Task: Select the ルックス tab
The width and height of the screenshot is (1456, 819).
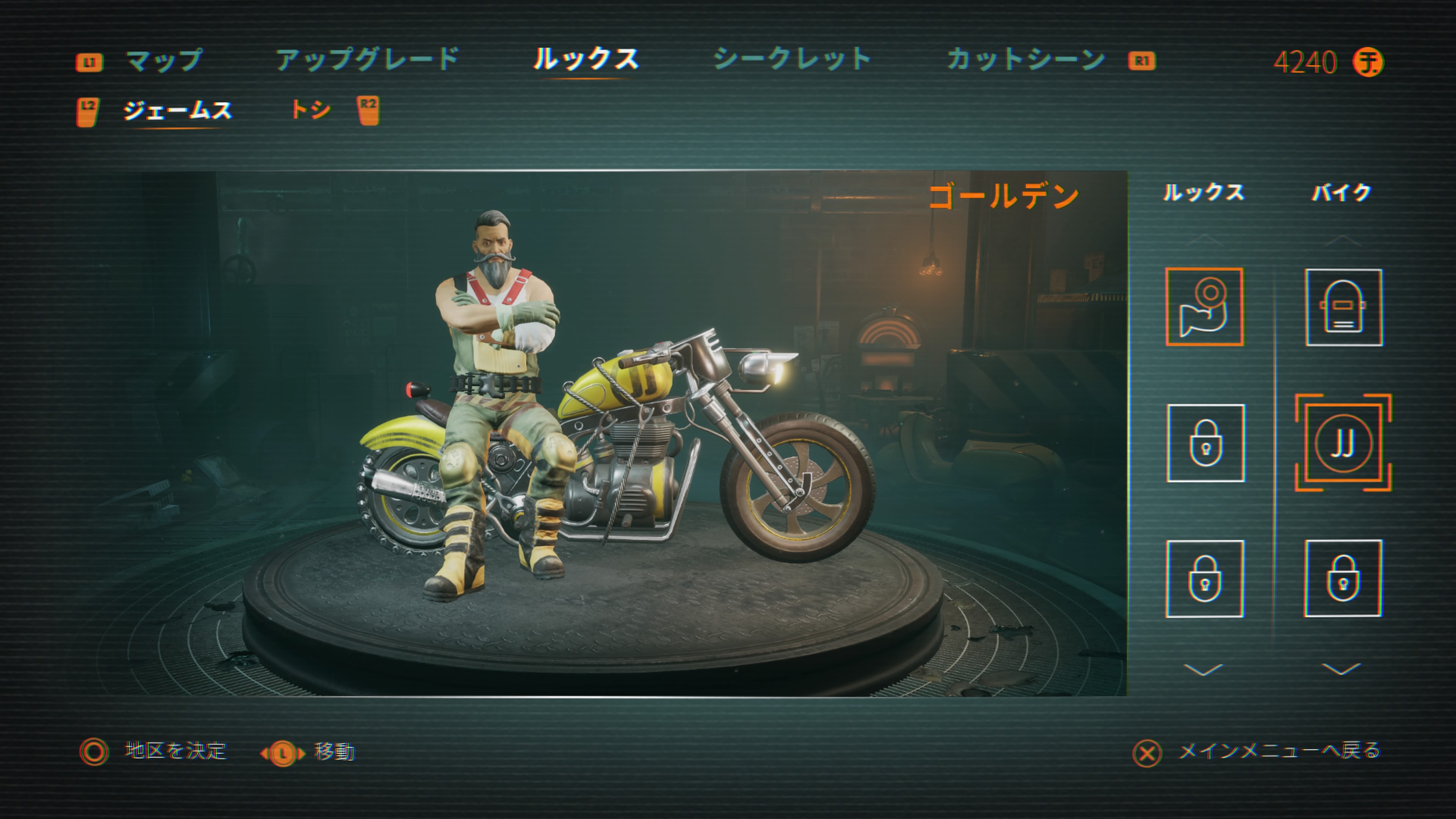Action: [585, 60]
